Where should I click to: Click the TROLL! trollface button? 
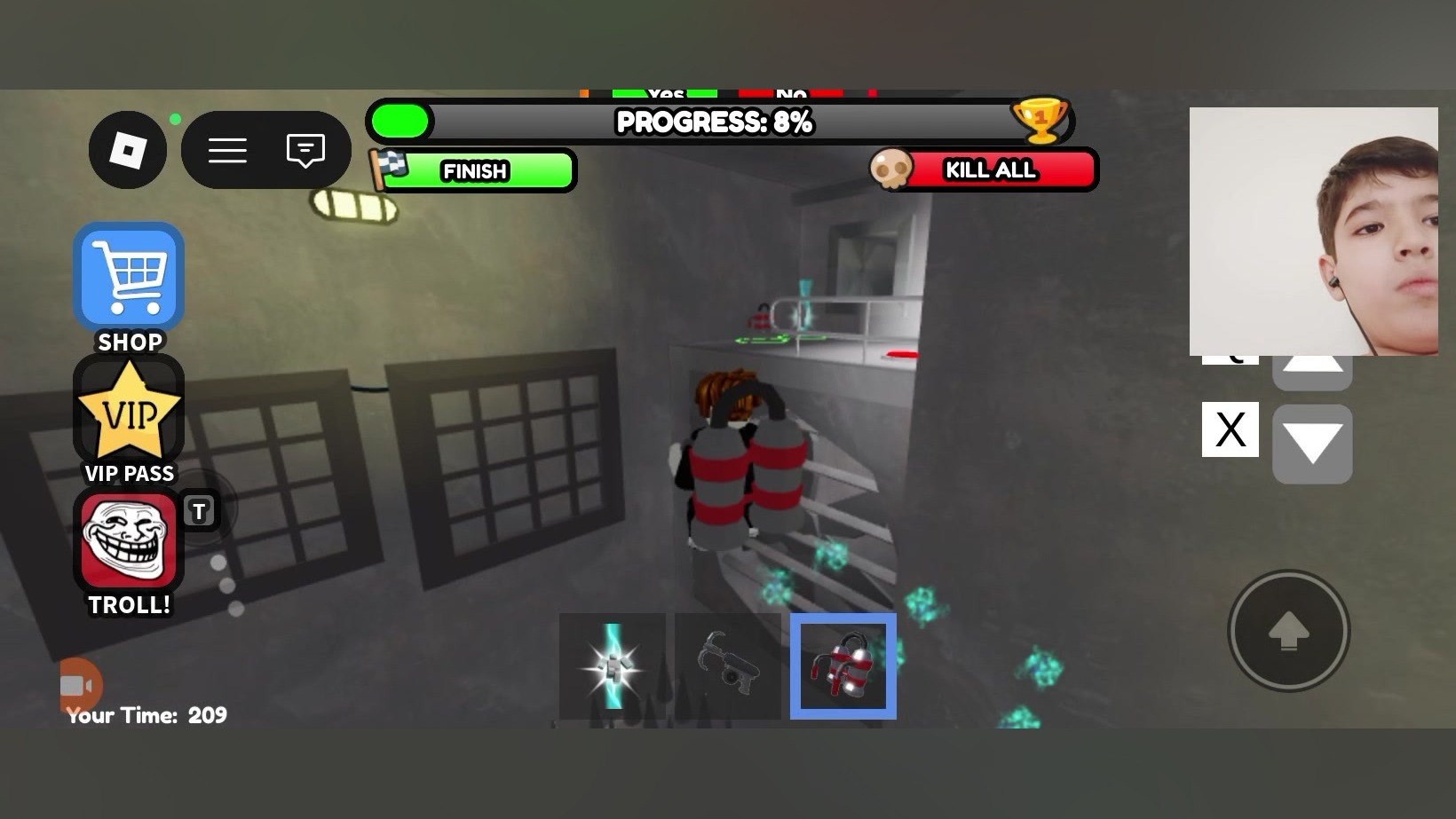(x=130, y=542)
